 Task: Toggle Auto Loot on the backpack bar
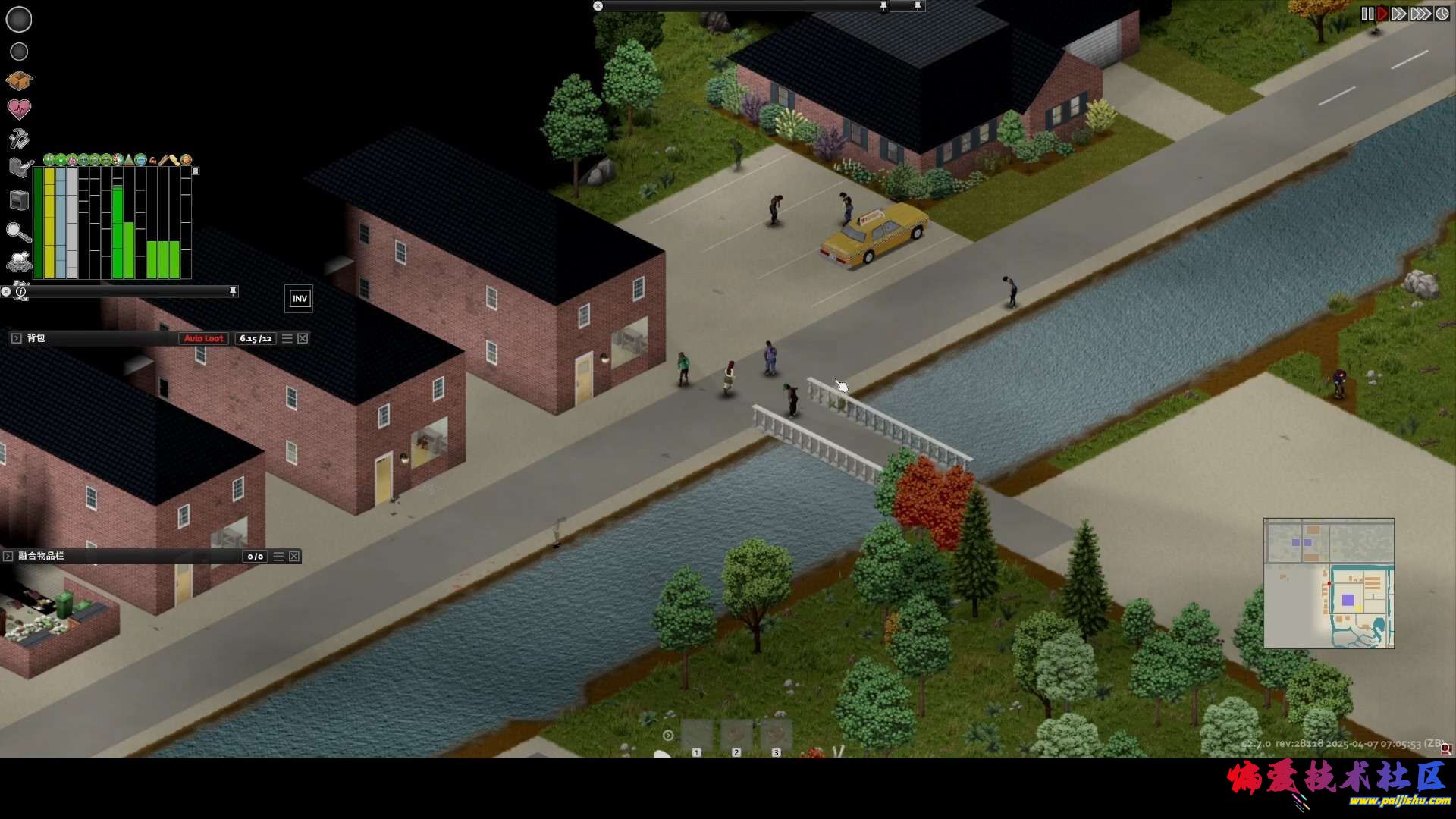(203, 338)
